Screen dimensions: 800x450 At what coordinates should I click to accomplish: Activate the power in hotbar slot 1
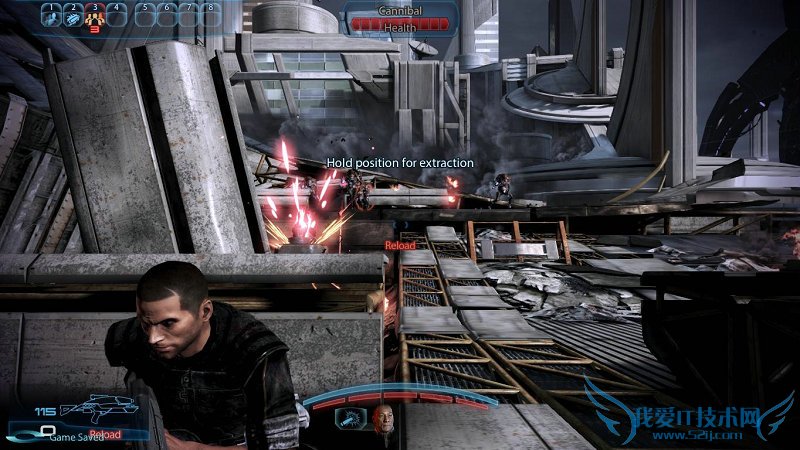[50, 15]
